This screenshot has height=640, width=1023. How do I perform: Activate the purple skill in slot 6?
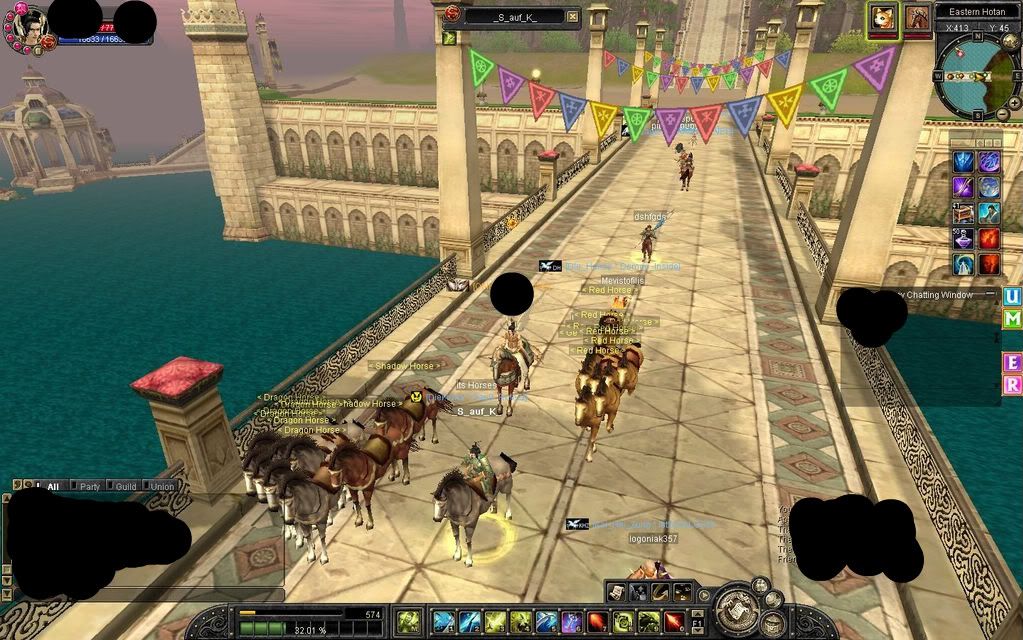pos(572,621)
